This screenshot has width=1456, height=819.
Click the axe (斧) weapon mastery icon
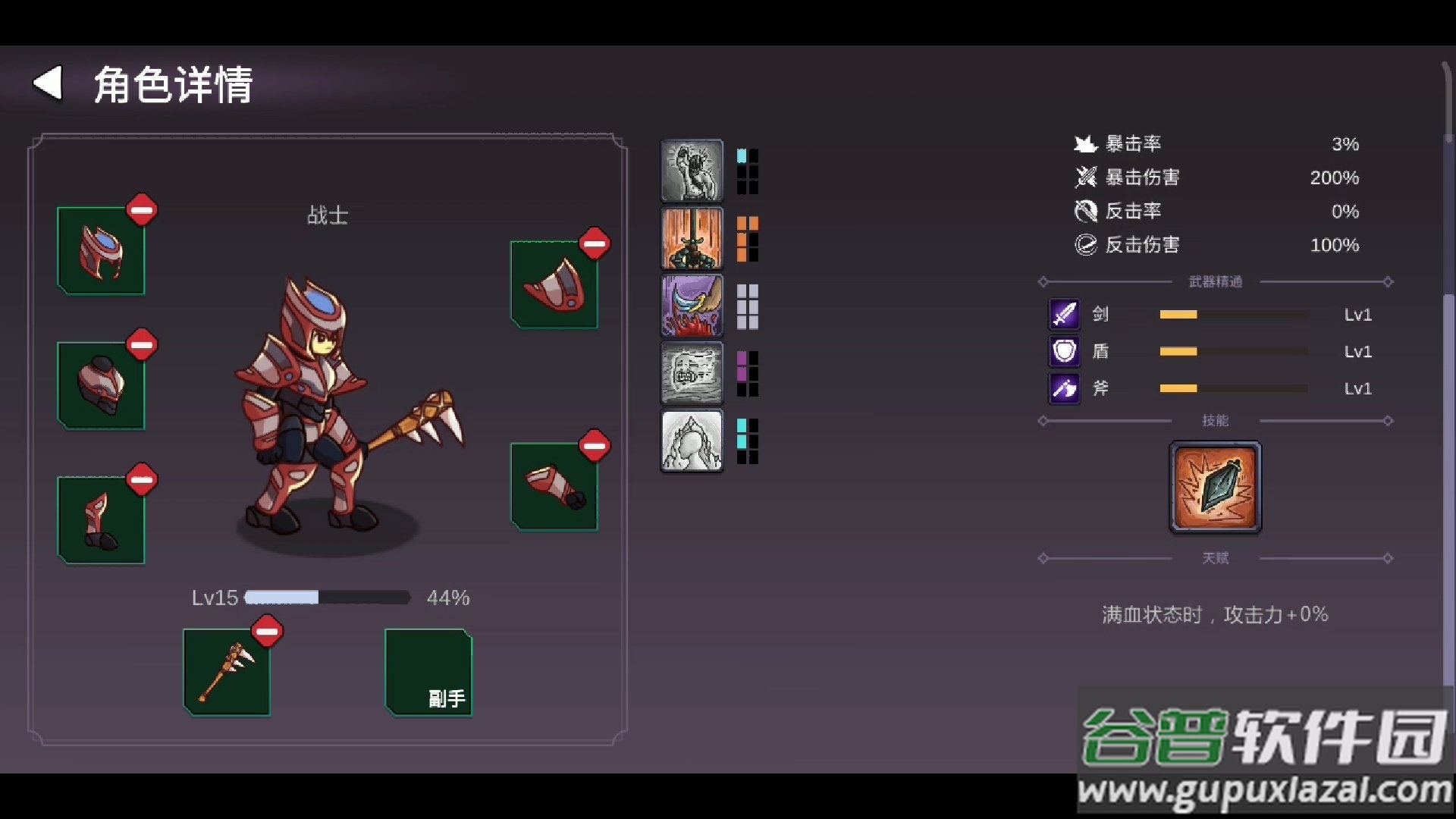point(1063,388)
